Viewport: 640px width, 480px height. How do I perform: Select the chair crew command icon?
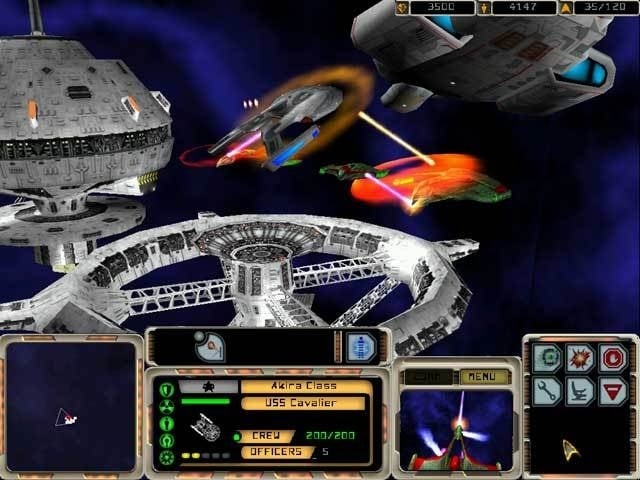(577, 391)
